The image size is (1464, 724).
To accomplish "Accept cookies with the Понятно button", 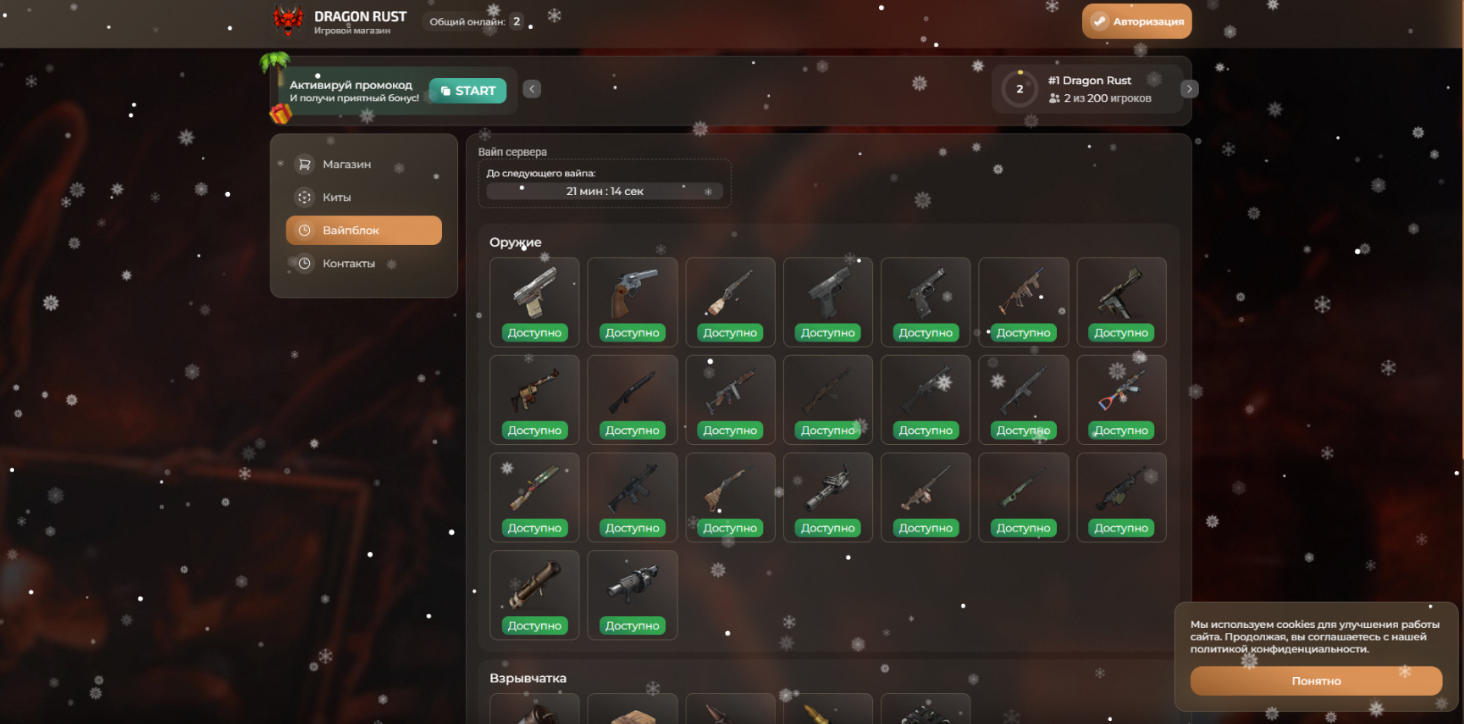I will coord(1315,681).
